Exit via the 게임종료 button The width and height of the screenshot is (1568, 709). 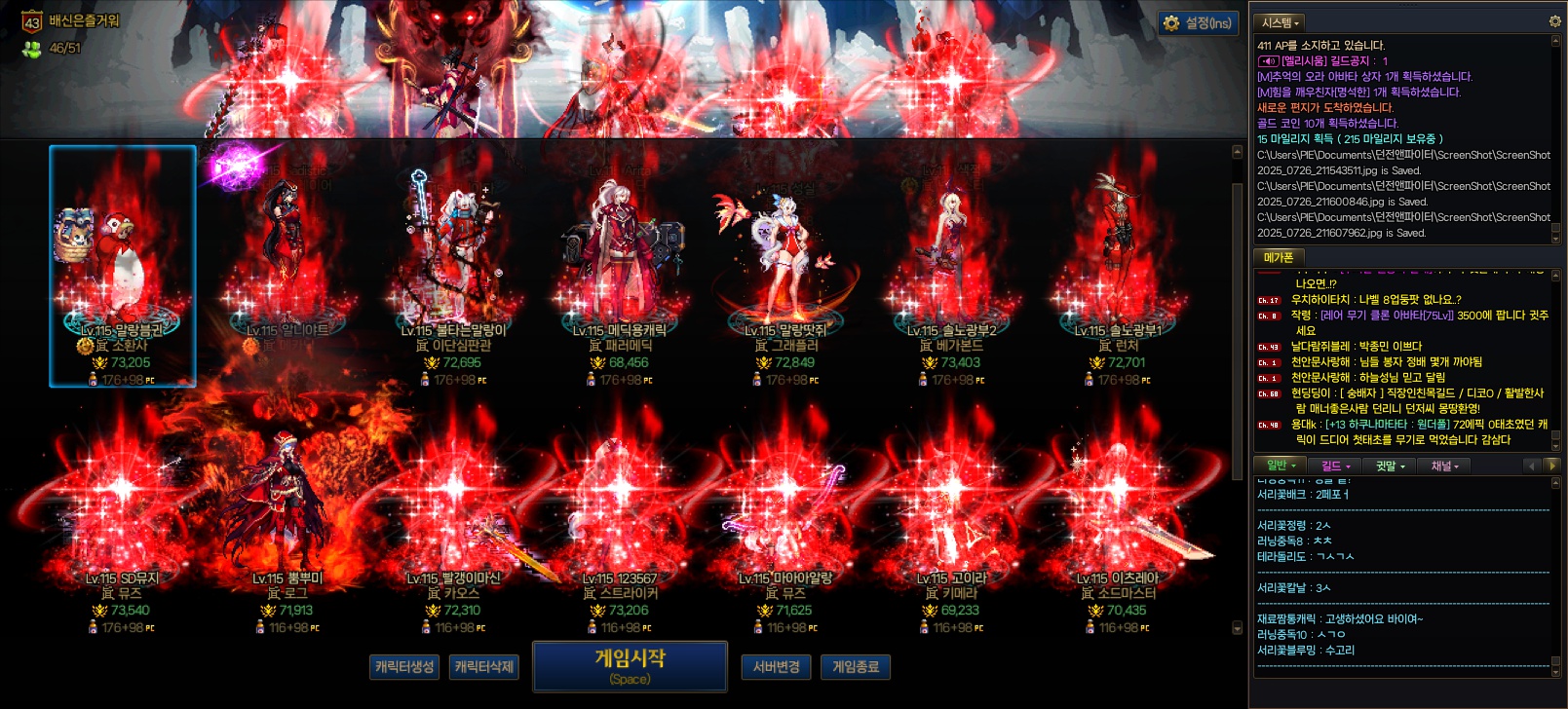(856, 667)
